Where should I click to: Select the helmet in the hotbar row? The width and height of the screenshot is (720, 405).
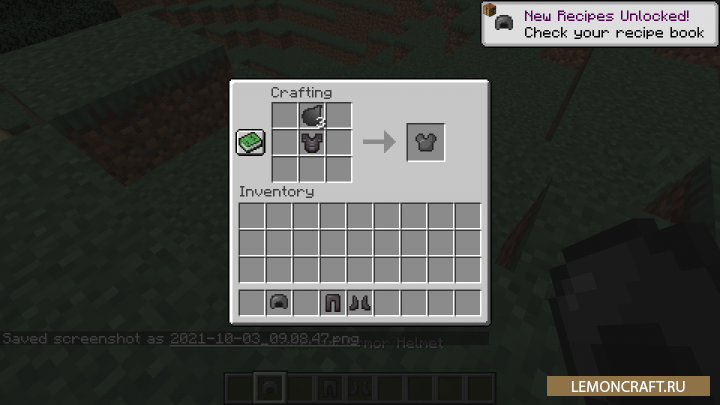point(279,302)
